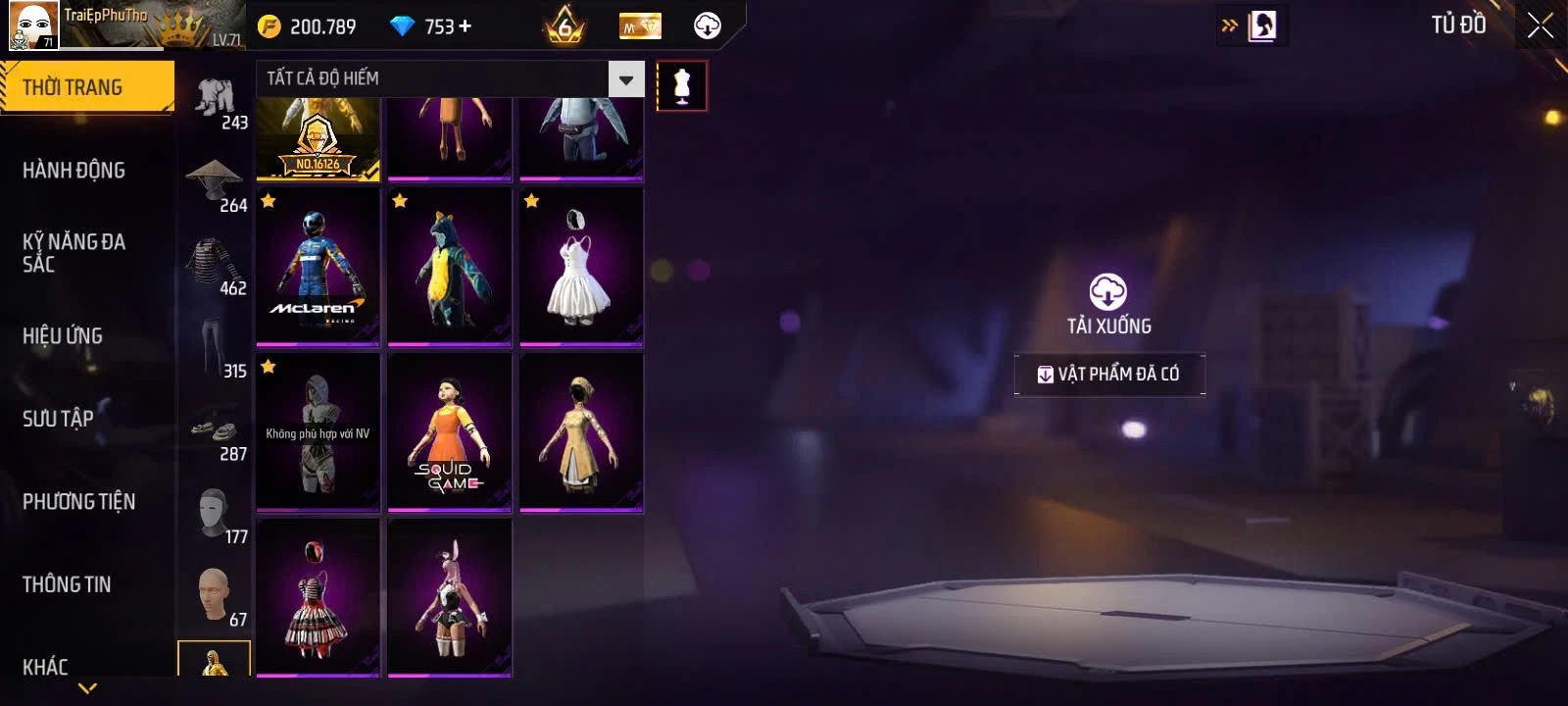
Task: Switch to the THÔNG TIN tab
Action: (67, 584)
